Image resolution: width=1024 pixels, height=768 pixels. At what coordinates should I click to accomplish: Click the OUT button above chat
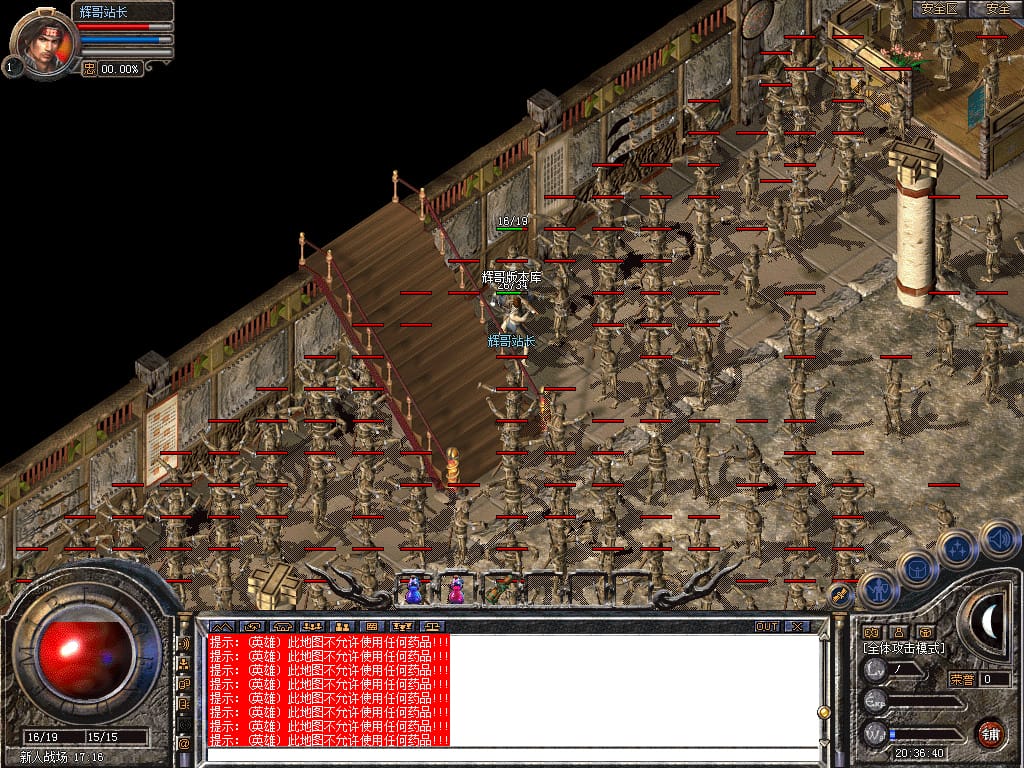(767, 626)
